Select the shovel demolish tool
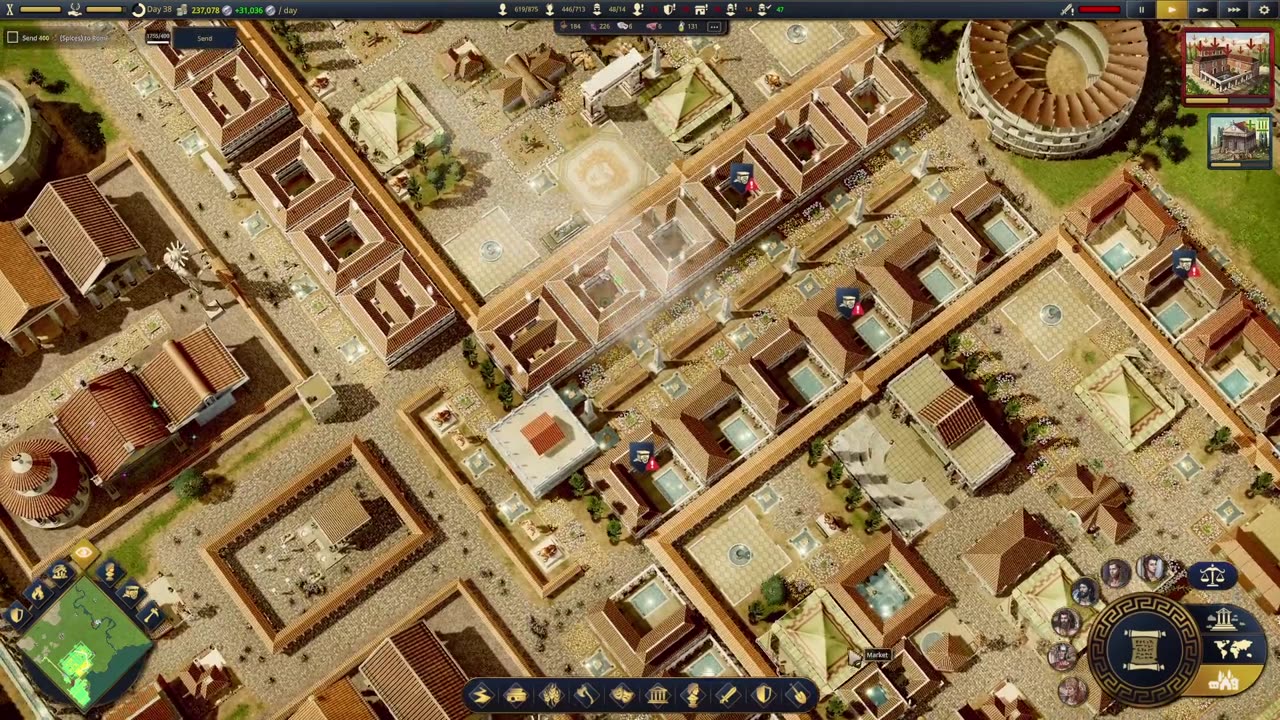Screen dimensions: 1280x720 click(799, 695)
